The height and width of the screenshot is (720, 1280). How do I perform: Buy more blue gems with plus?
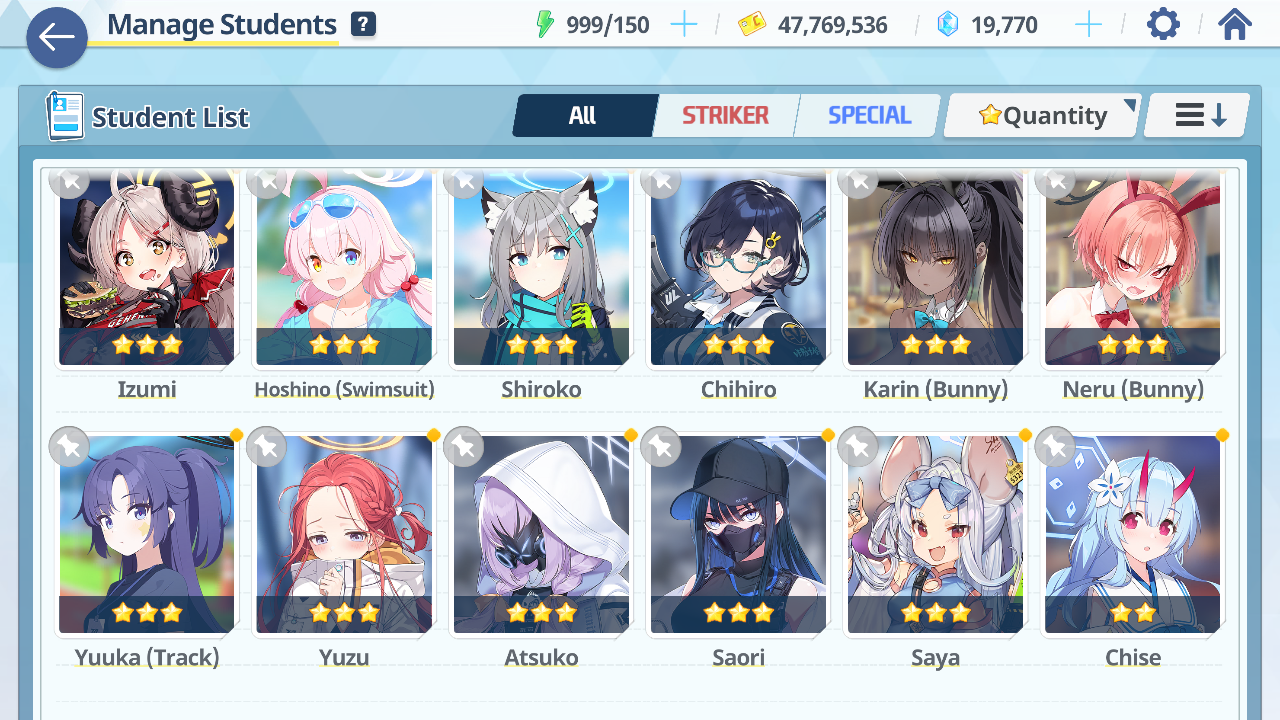(x=1088, y=25)
